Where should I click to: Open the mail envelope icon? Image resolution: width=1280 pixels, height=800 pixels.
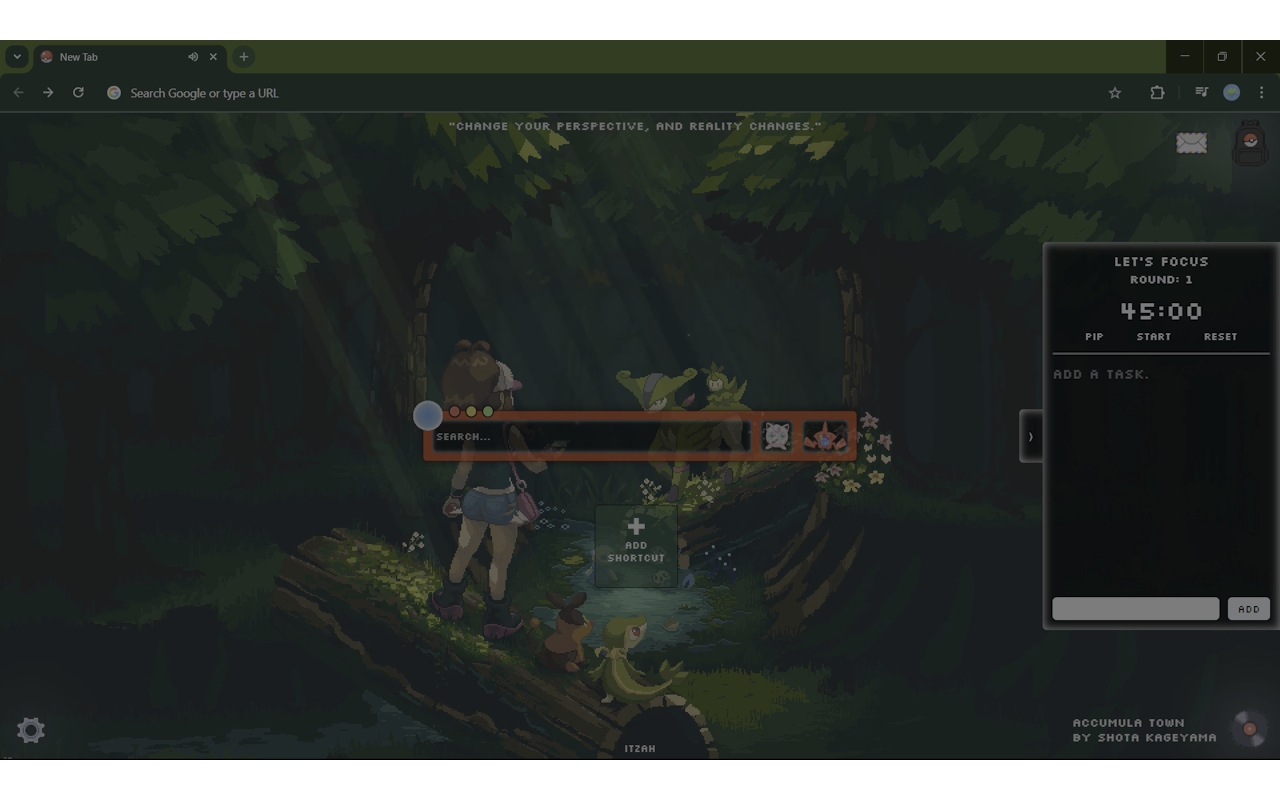(x=1193, y=143)
